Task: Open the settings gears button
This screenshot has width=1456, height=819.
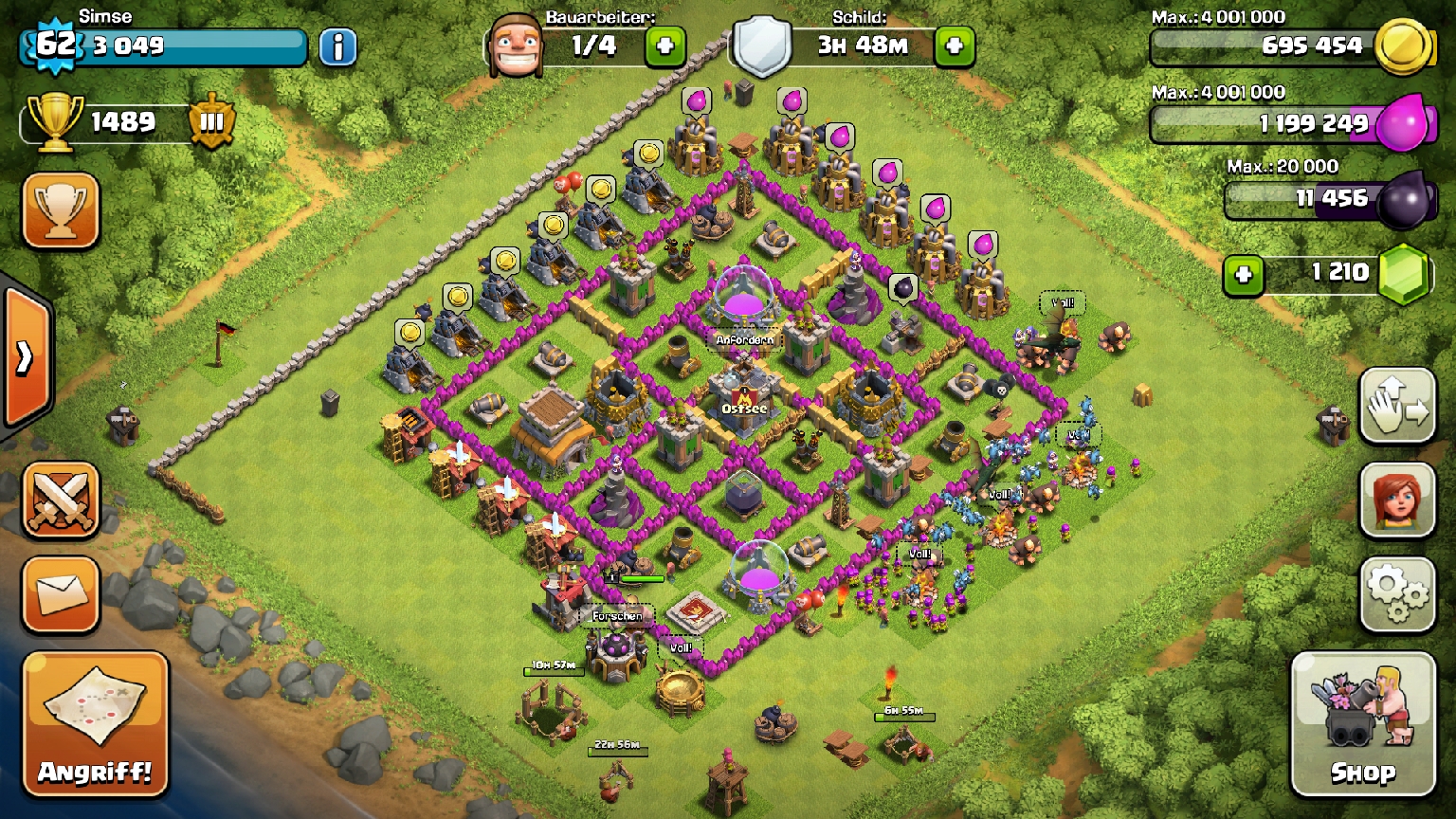Action: coord(1397,593)
